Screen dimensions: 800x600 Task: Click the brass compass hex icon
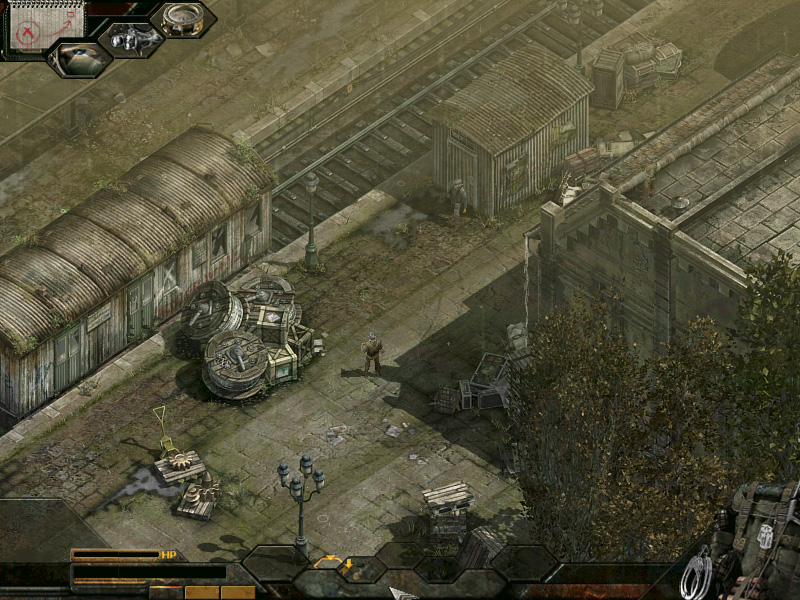click(x=182, y=19)
